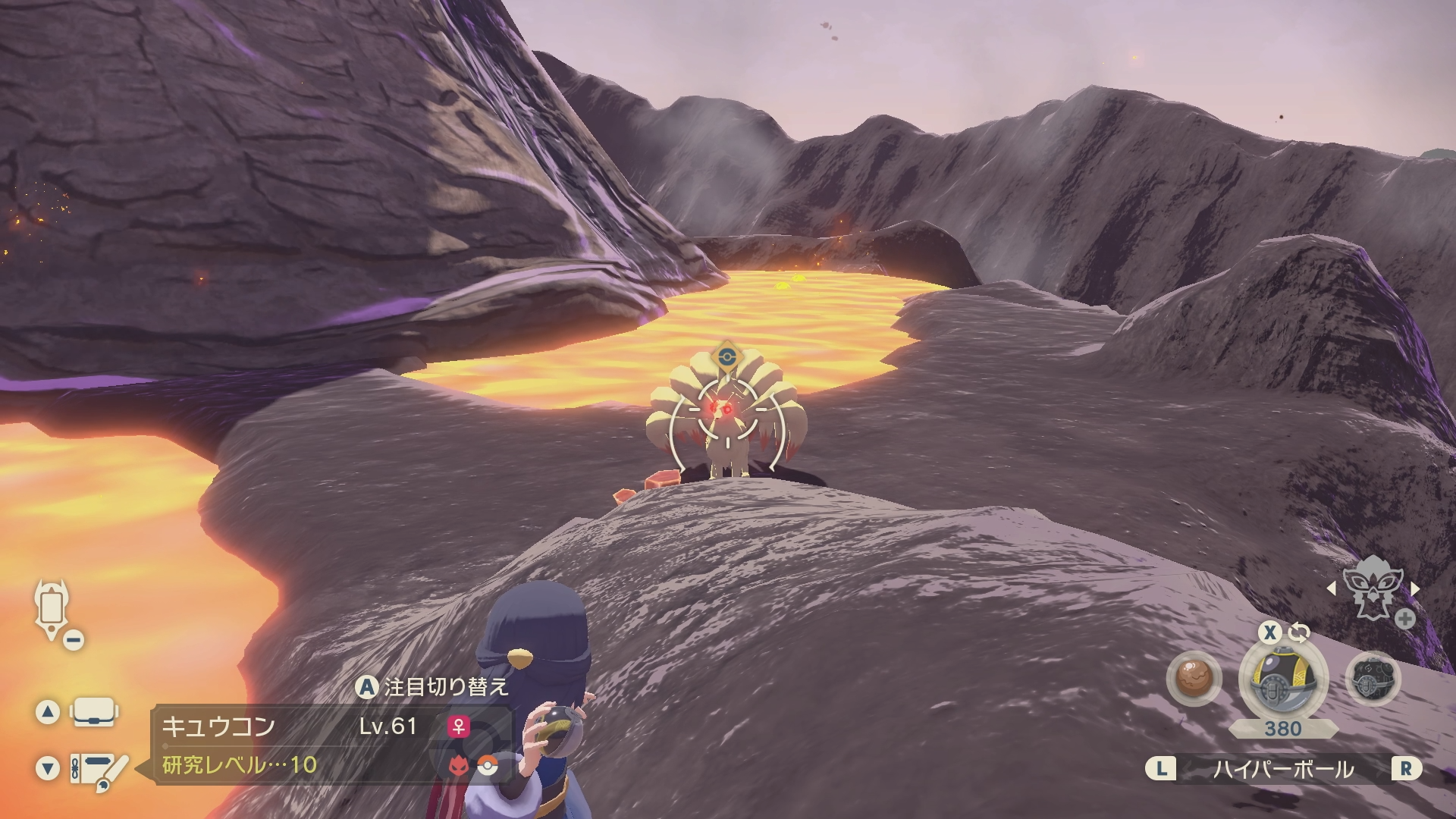1456x819 pixels.
Task: Open the Pokédex research notebook icon
Action: click(99, 770)
